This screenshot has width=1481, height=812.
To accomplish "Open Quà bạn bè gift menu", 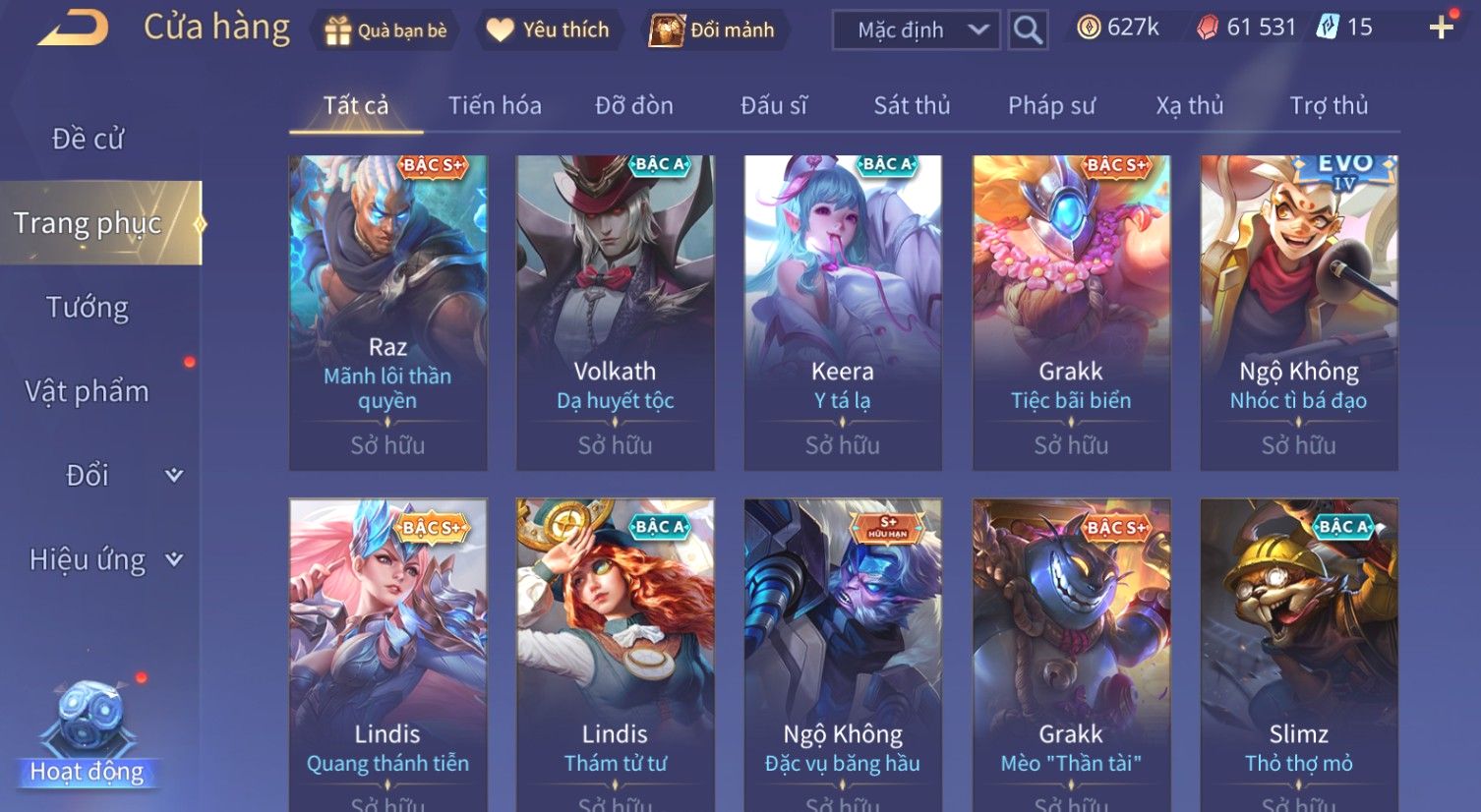I will pos(386,30).
